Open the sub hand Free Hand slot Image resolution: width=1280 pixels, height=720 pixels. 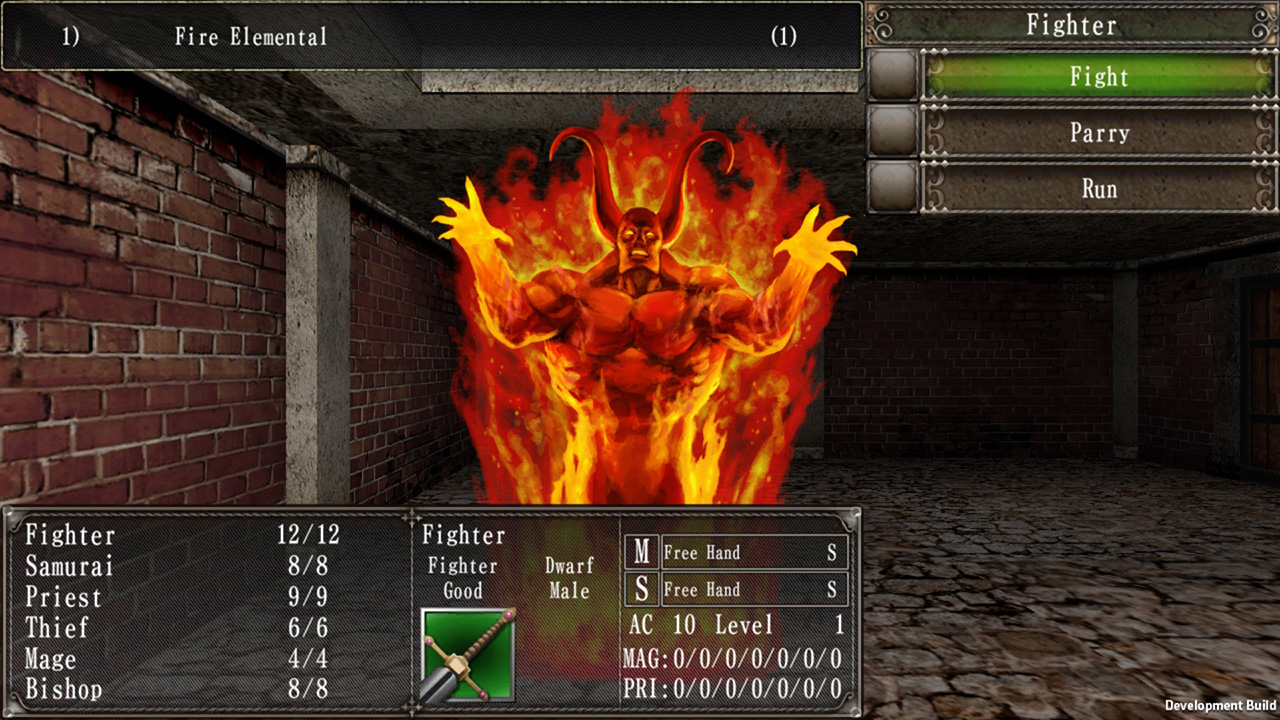click(x=754, y=590)
